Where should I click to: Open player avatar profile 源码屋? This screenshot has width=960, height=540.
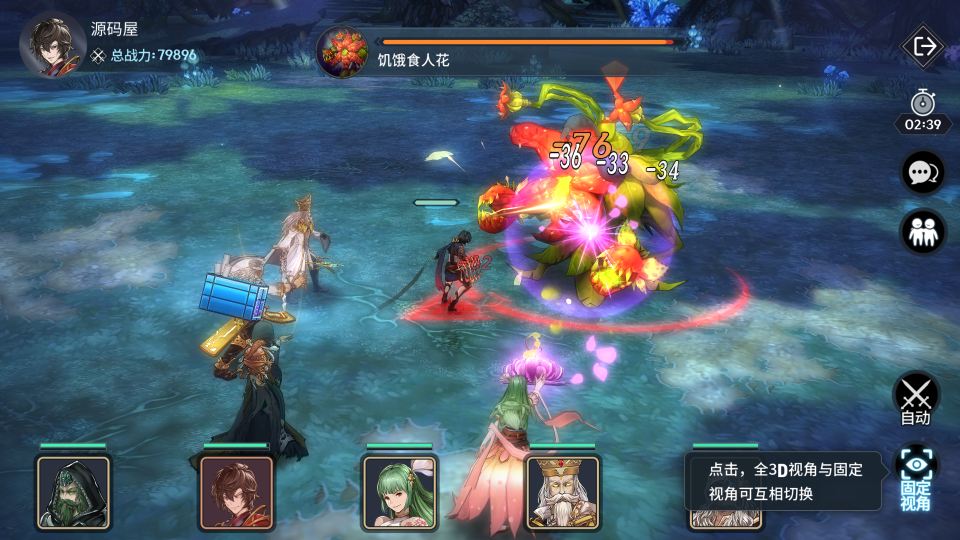pyautogui.click(x=52, y=44)
